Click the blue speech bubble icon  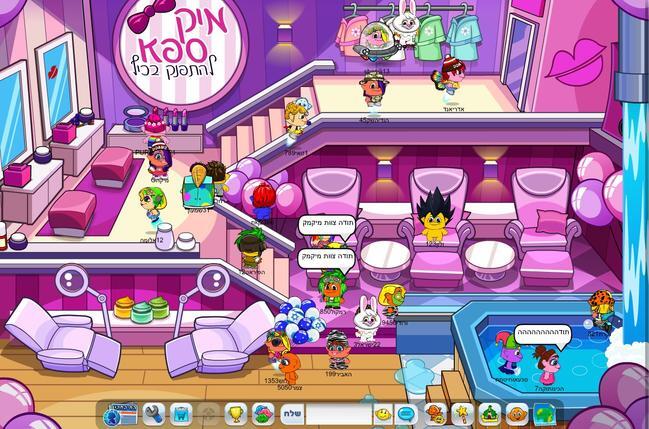[x=407, y=413]
